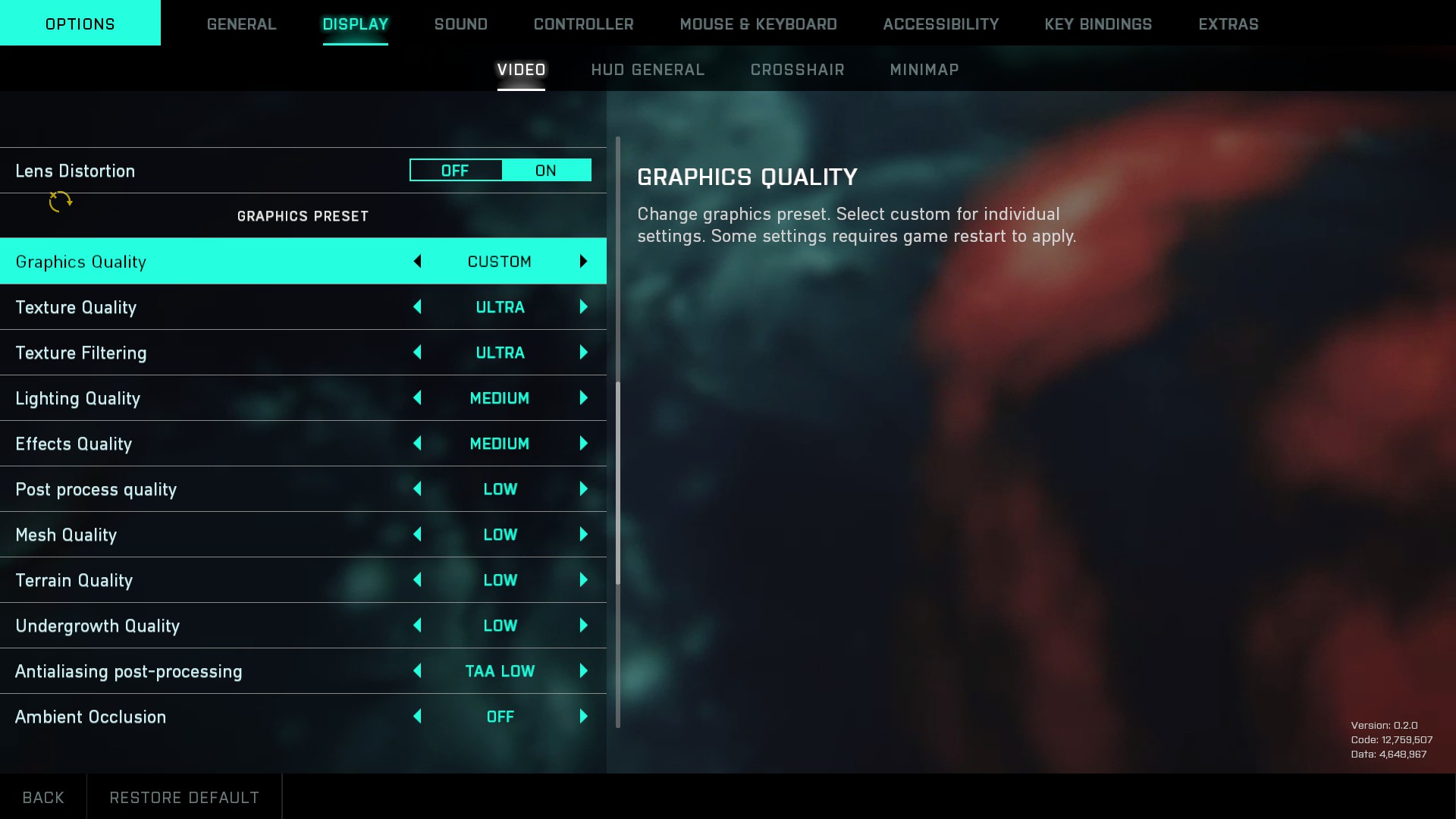The height and width of the screenshot is (819, 1456).
Task: Open the Accessibility tab
Action: [x=940, y=24]
